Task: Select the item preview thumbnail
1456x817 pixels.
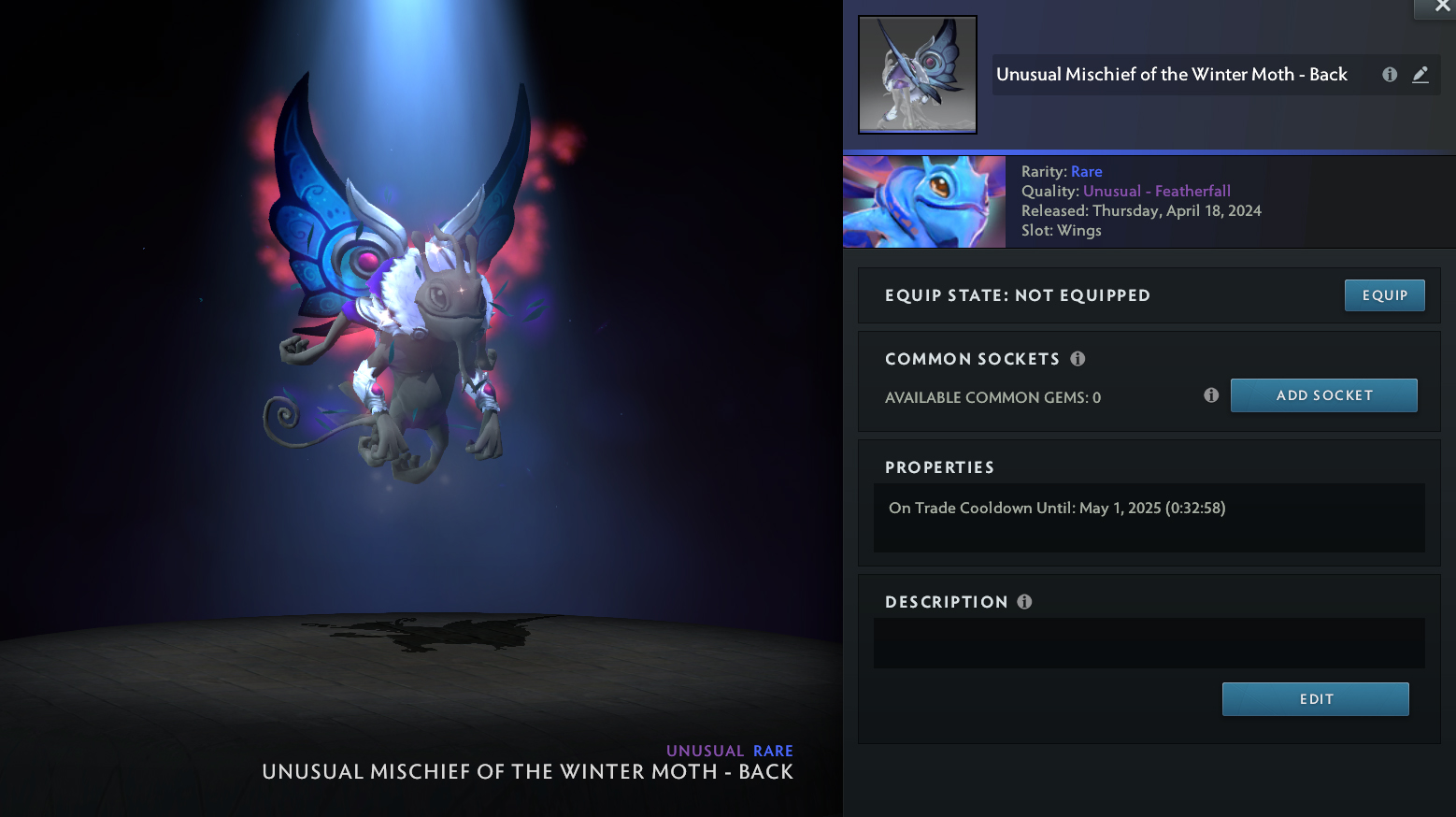Action: [917, 75]
